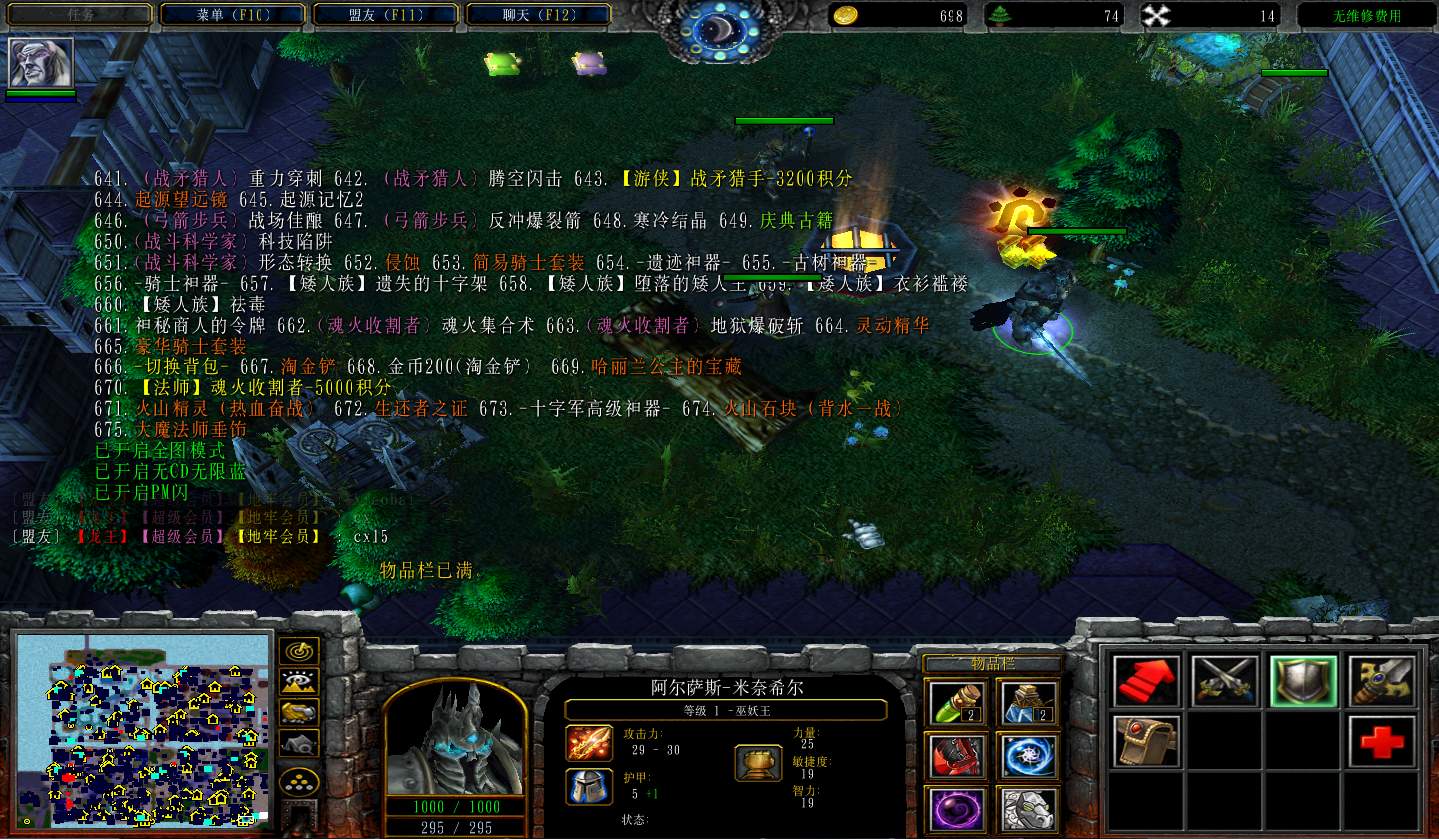
Task: Use the green potion in inventory
Action: coord(957,702)
